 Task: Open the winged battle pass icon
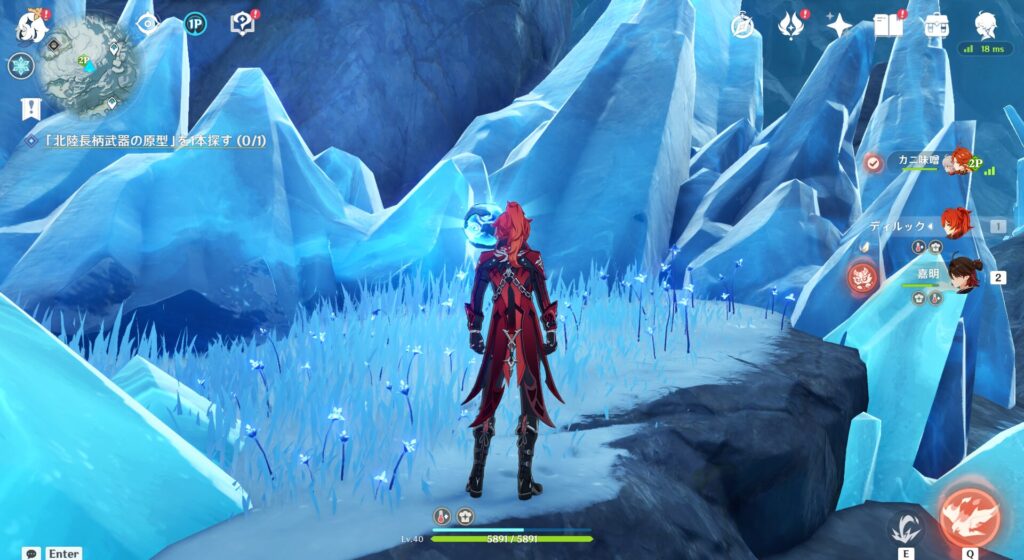click(791, 25)
